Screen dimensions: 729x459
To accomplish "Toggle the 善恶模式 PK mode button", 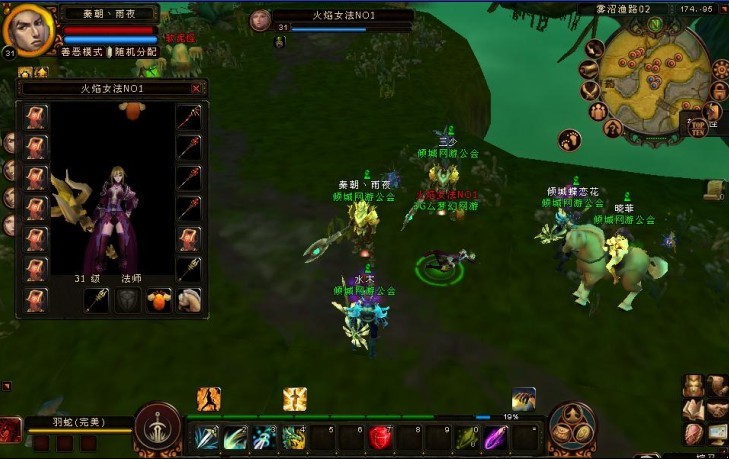I will coord(82,51).
